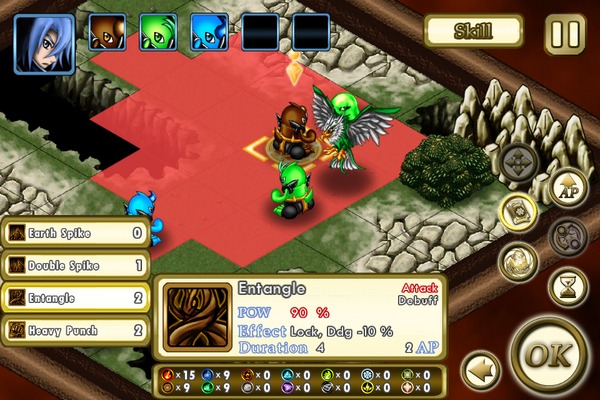
Task: Select the blue-haired hero portrait
Action: coord(44,43)
